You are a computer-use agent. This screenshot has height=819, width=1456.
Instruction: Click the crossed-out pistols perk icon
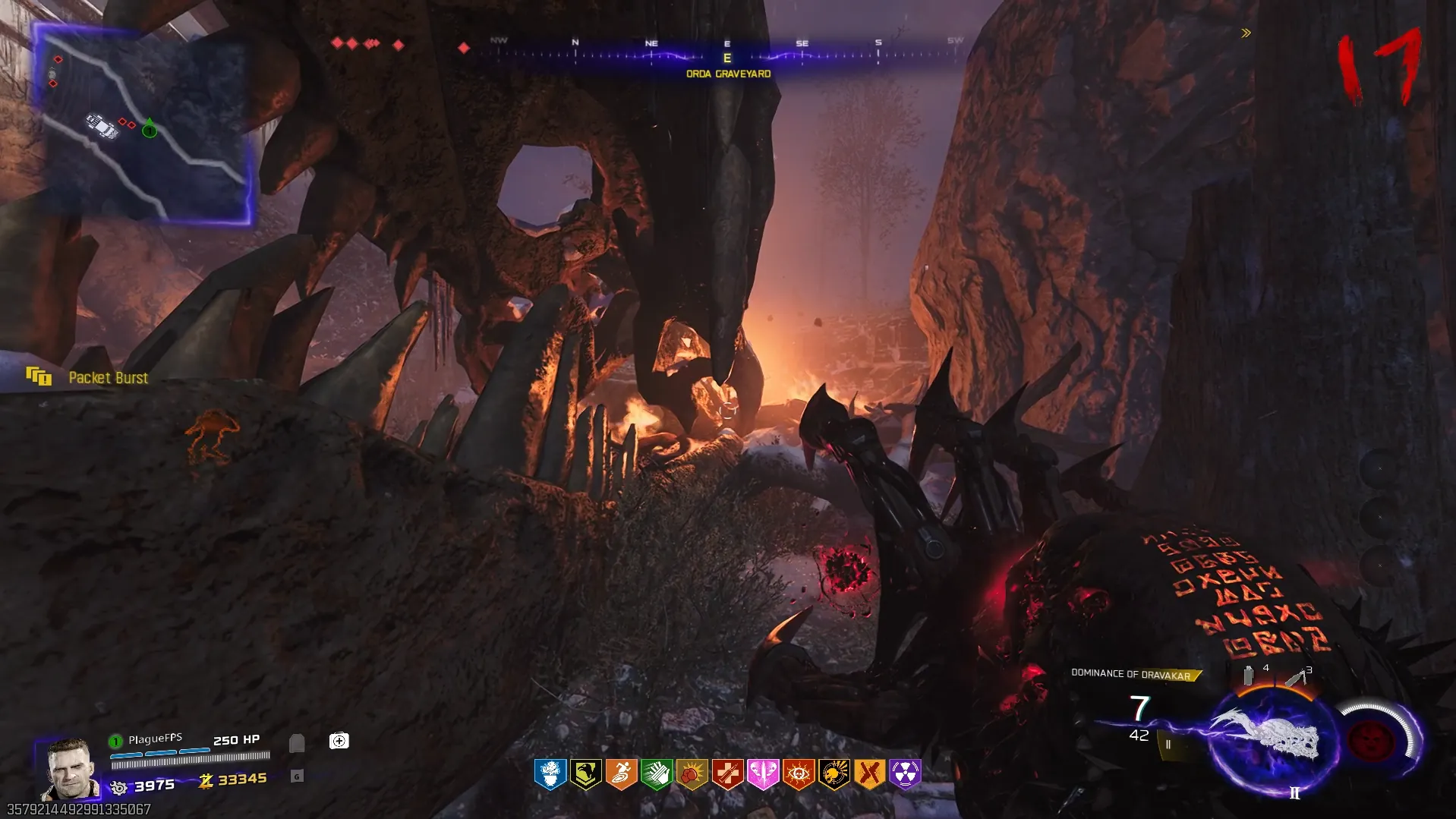869,773
